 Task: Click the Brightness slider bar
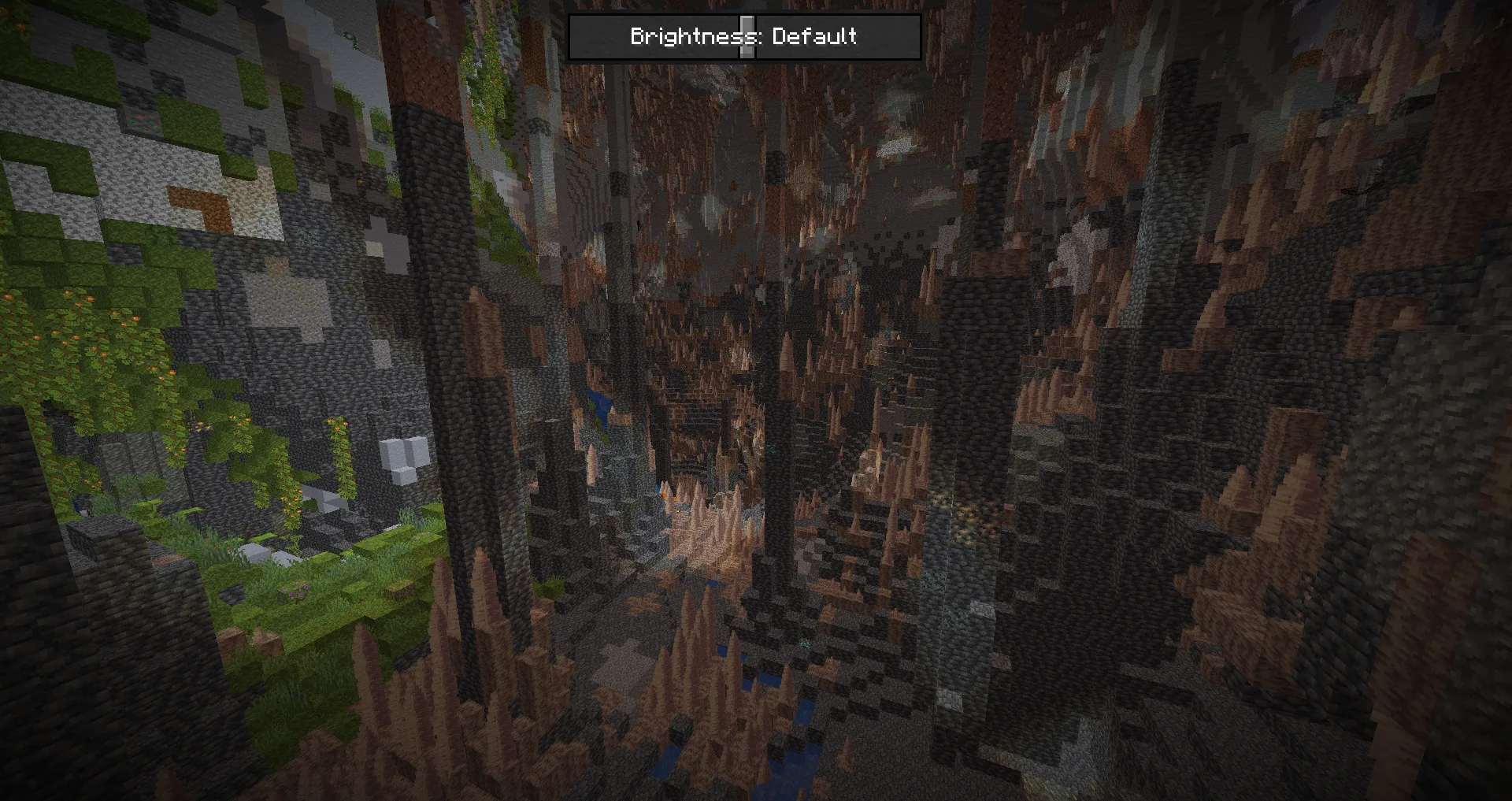coord(744,37)
